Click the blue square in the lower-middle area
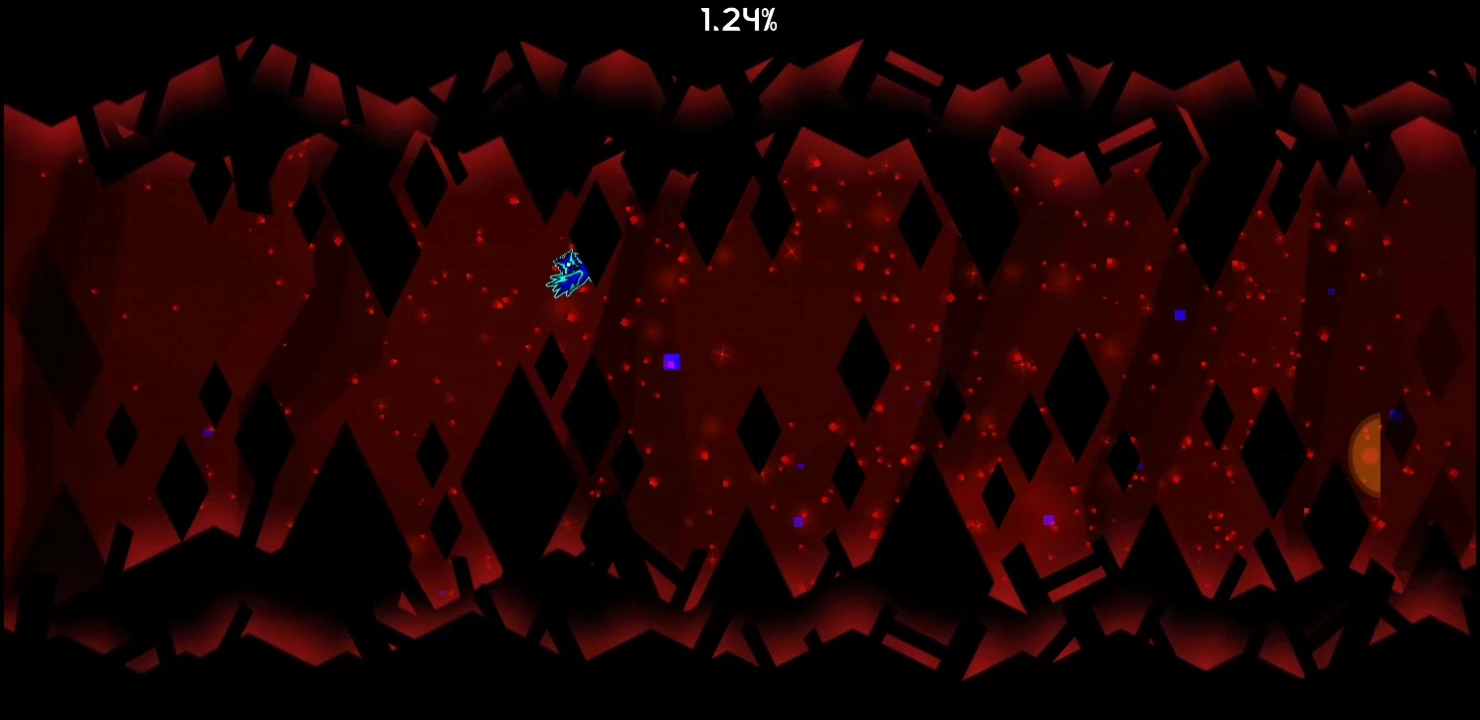This screenshot has width=1480, height=720. pyautogui.click(x=799, y=520)
